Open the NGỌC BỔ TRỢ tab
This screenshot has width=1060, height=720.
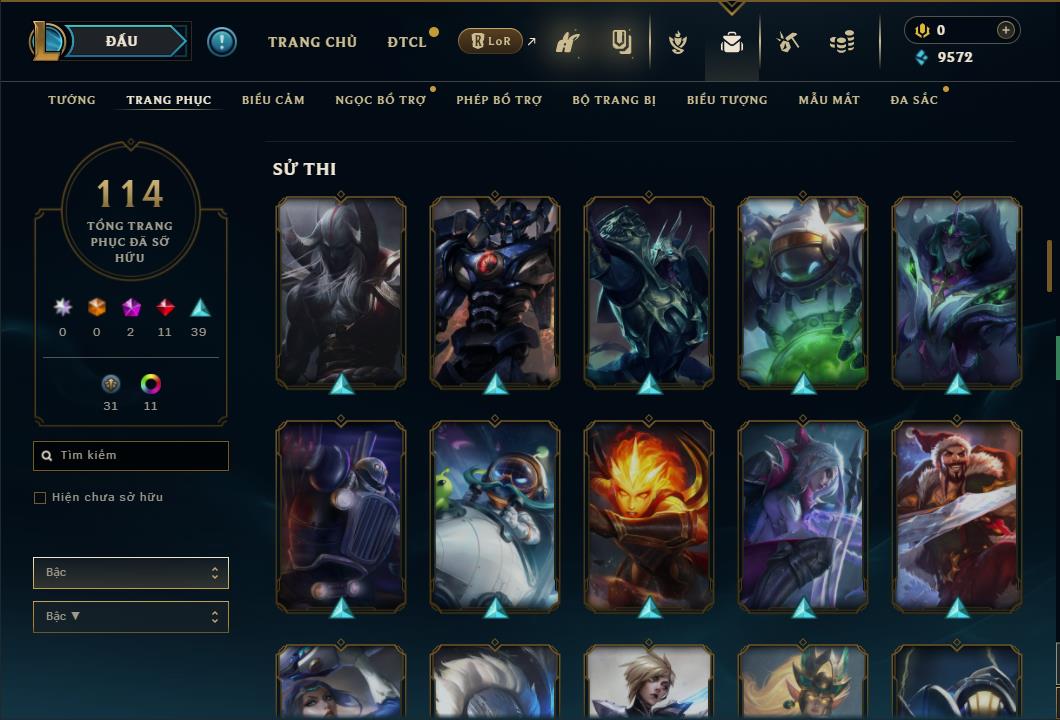tap(380, 100)
